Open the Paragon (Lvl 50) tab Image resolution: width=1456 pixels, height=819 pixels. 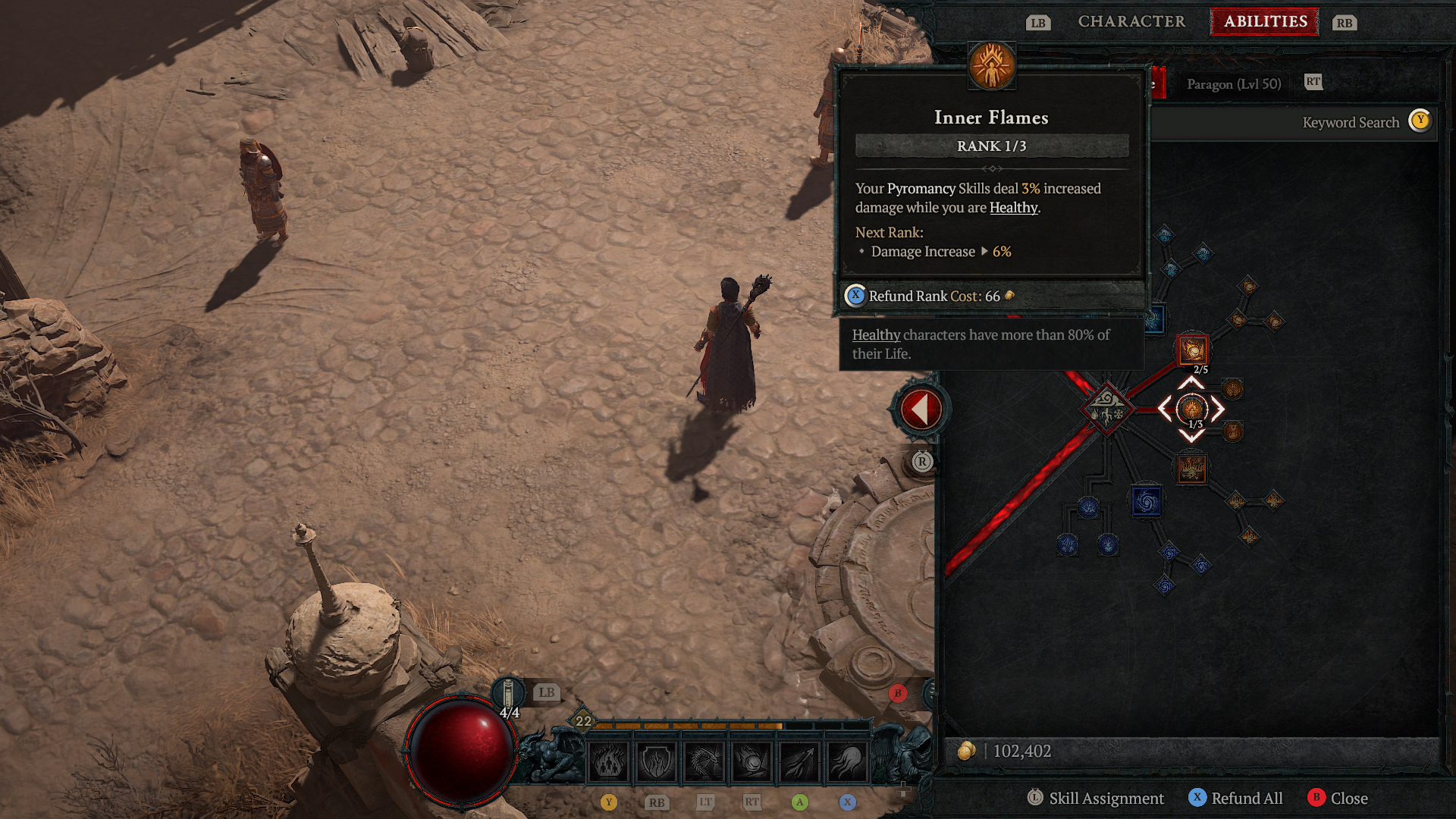pyautogui.click(x=1233, y=84)
